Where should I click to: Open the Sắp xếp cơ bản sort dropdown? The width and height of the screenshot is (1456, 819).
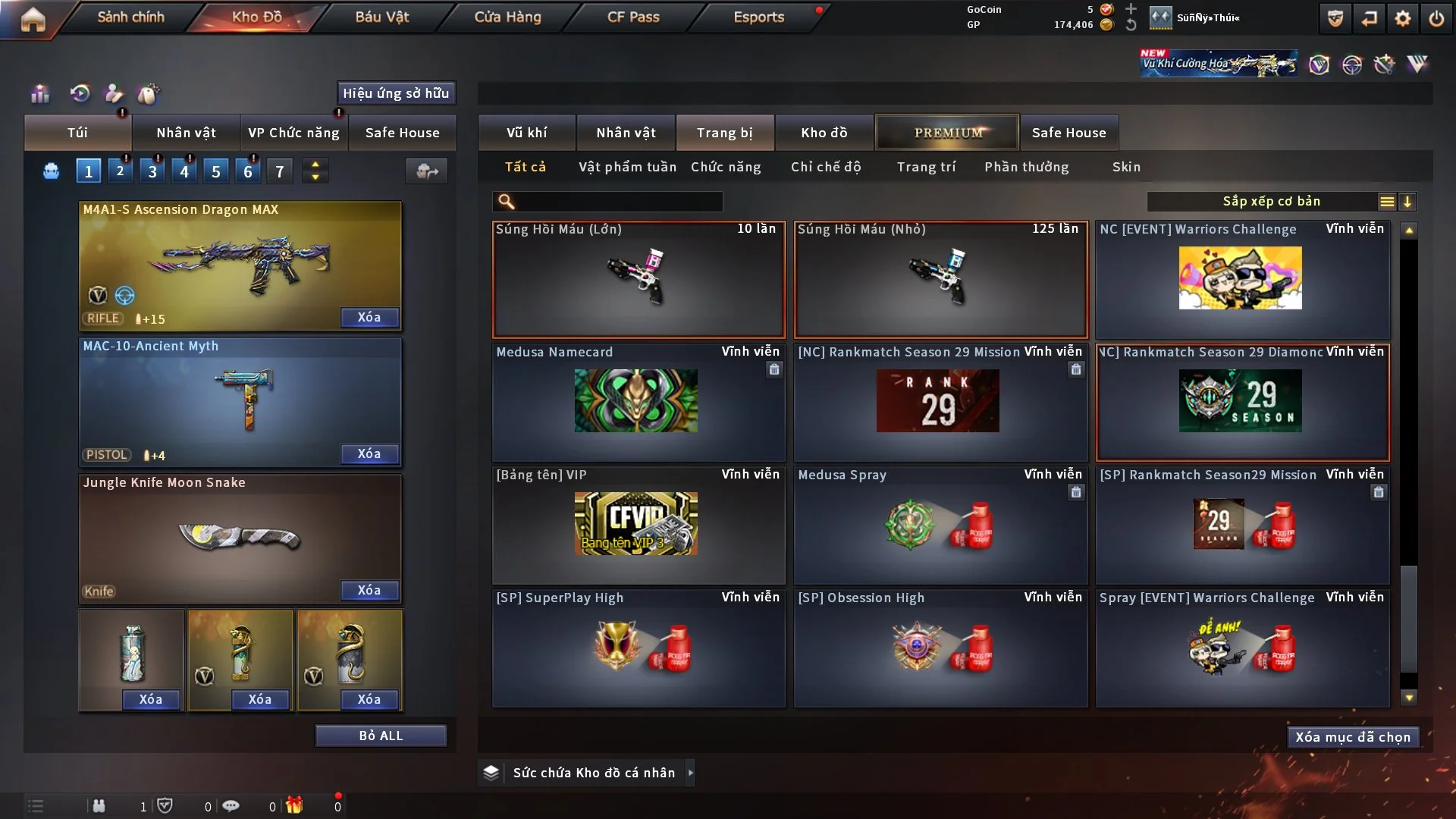1270,202
